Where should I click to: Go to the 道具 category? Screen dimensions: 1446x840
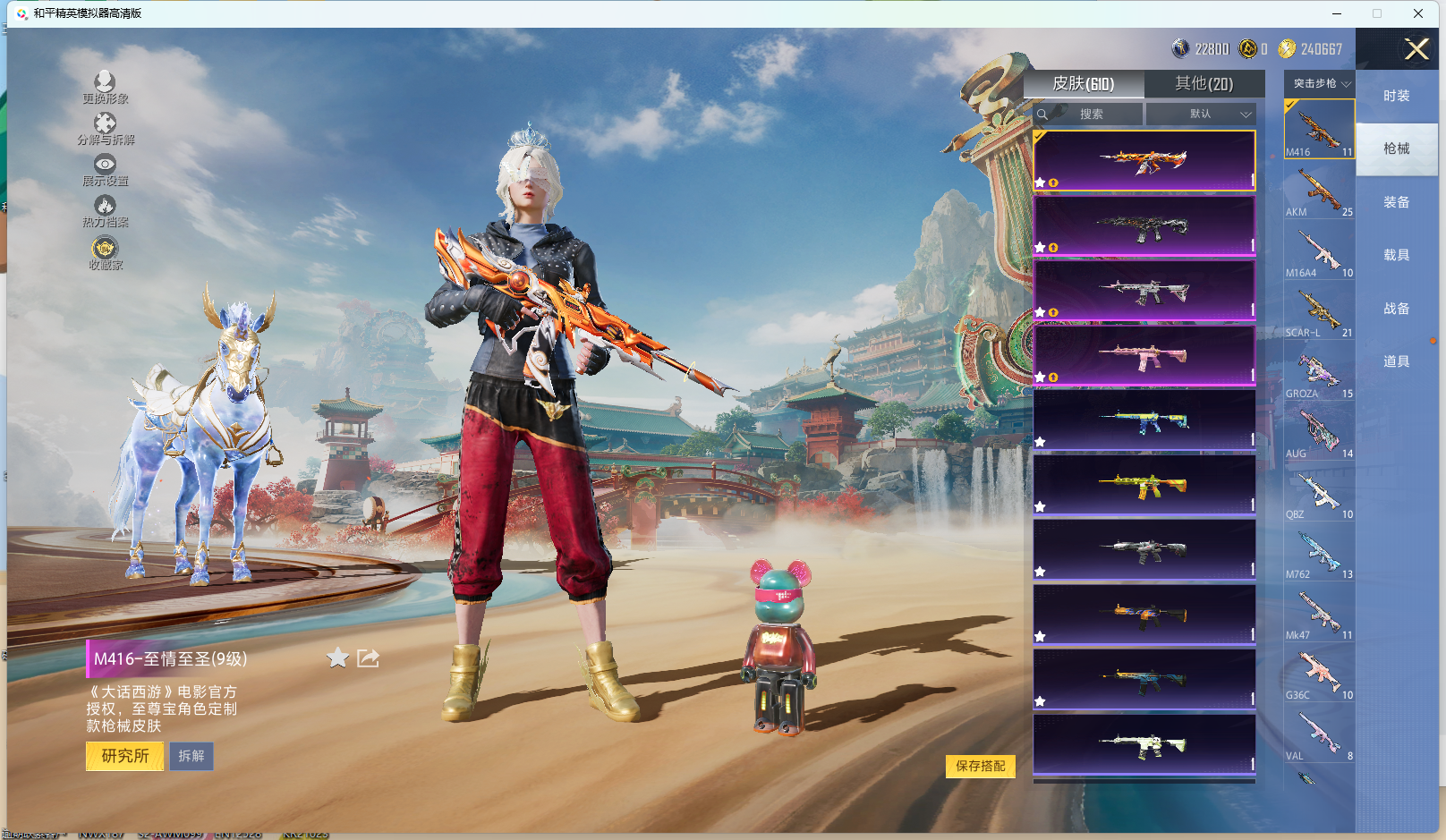pyautogui.click(x=1396, y=361)
